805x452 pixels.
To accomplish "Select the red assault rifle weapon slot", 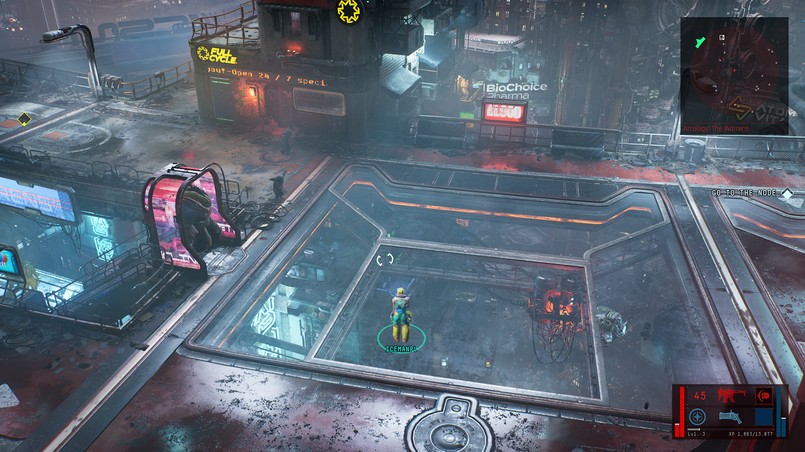I will click(733, 395).
